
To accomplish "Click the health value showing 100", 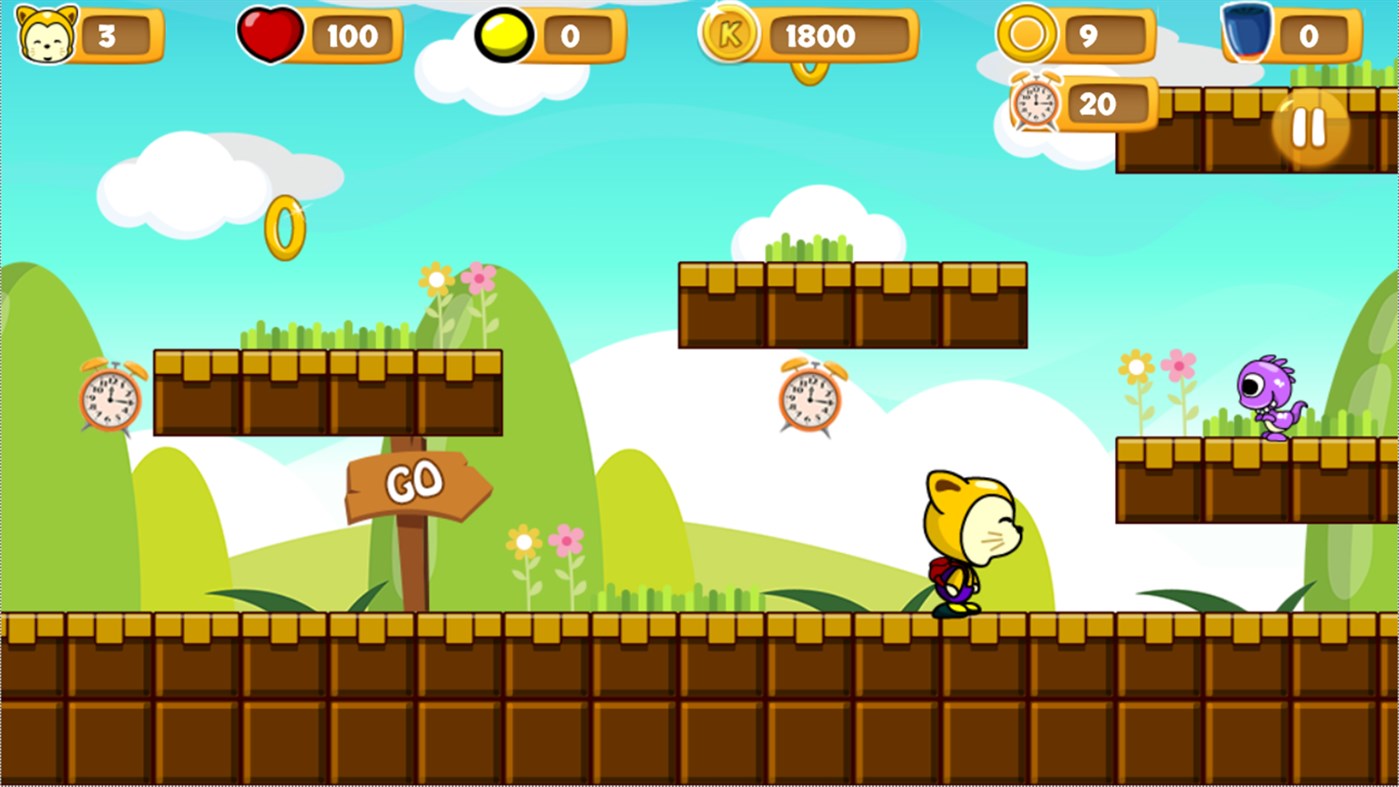I will point(352,37).
